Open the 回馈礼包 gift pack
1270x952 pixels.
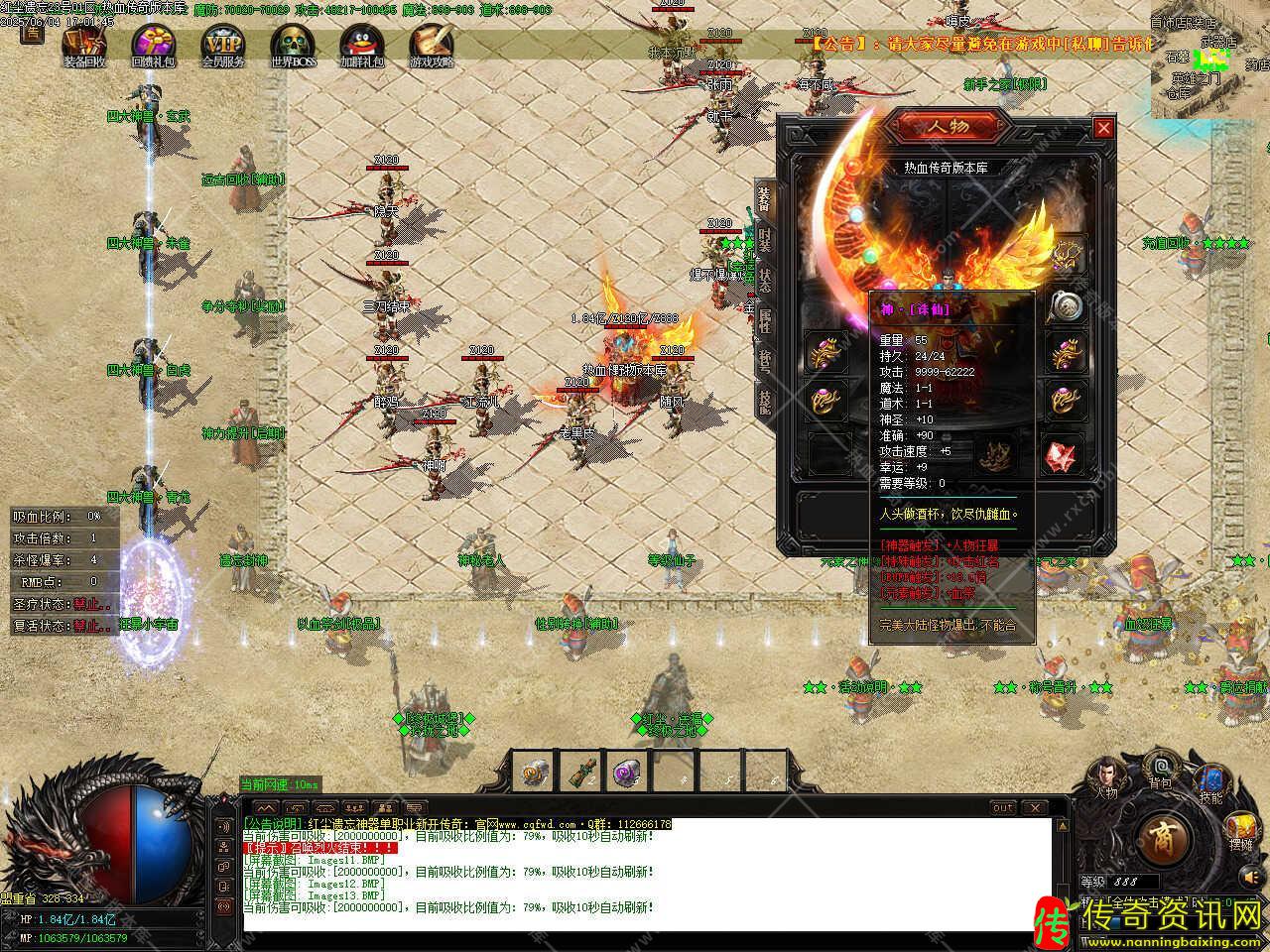[153, 45]
